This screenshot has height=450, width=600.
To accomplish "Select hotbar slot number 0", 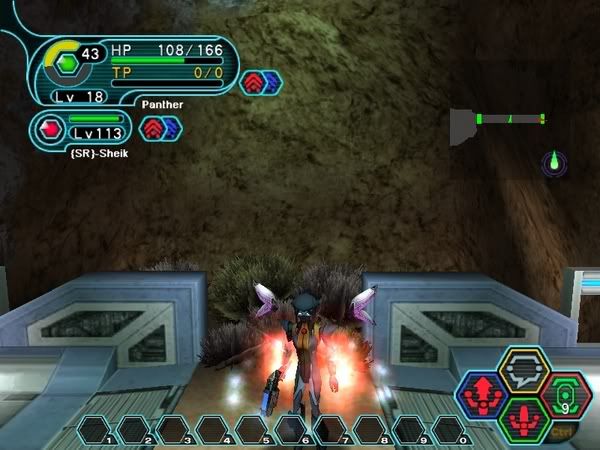I will (x=450, y=430).
